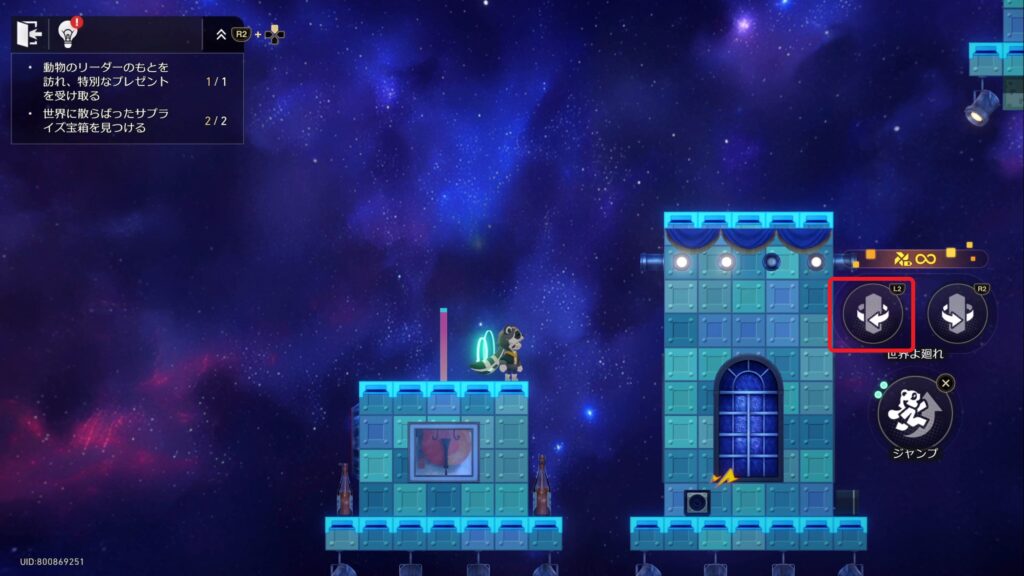Activate the rotate world left ability
The height and width of the screenshot is (576, 1024).
click(x=872, y=315)
